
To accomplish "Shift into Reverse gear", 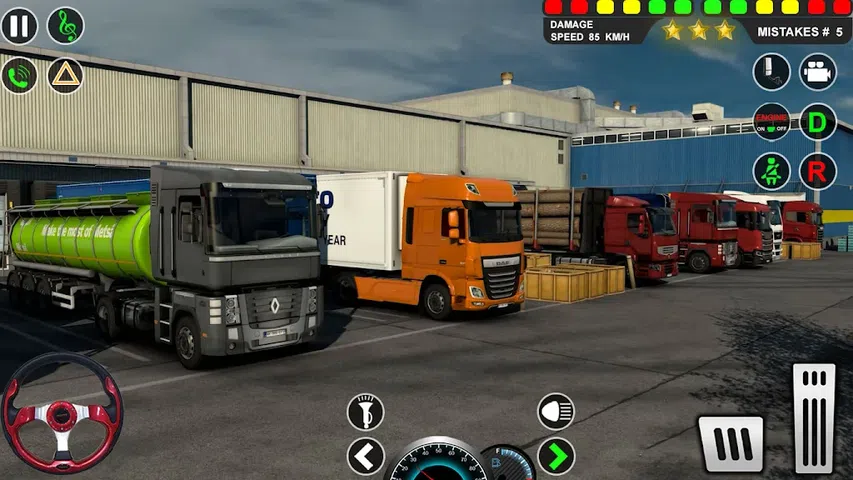I will coord(818,171).
